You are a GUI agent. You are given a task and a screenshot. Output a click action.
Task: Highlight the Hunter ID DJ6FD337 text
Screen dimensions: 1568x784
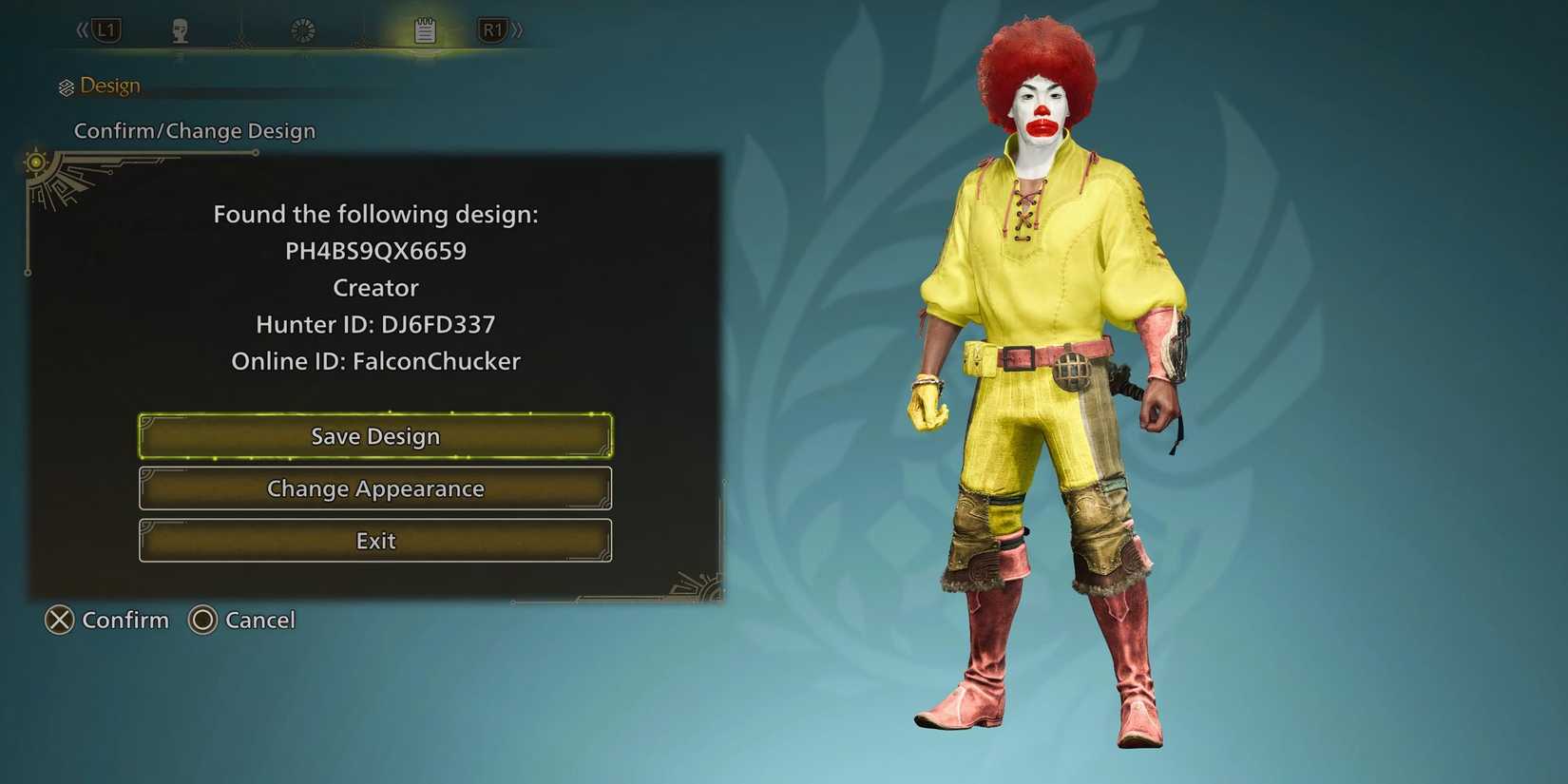coord(375,323)
